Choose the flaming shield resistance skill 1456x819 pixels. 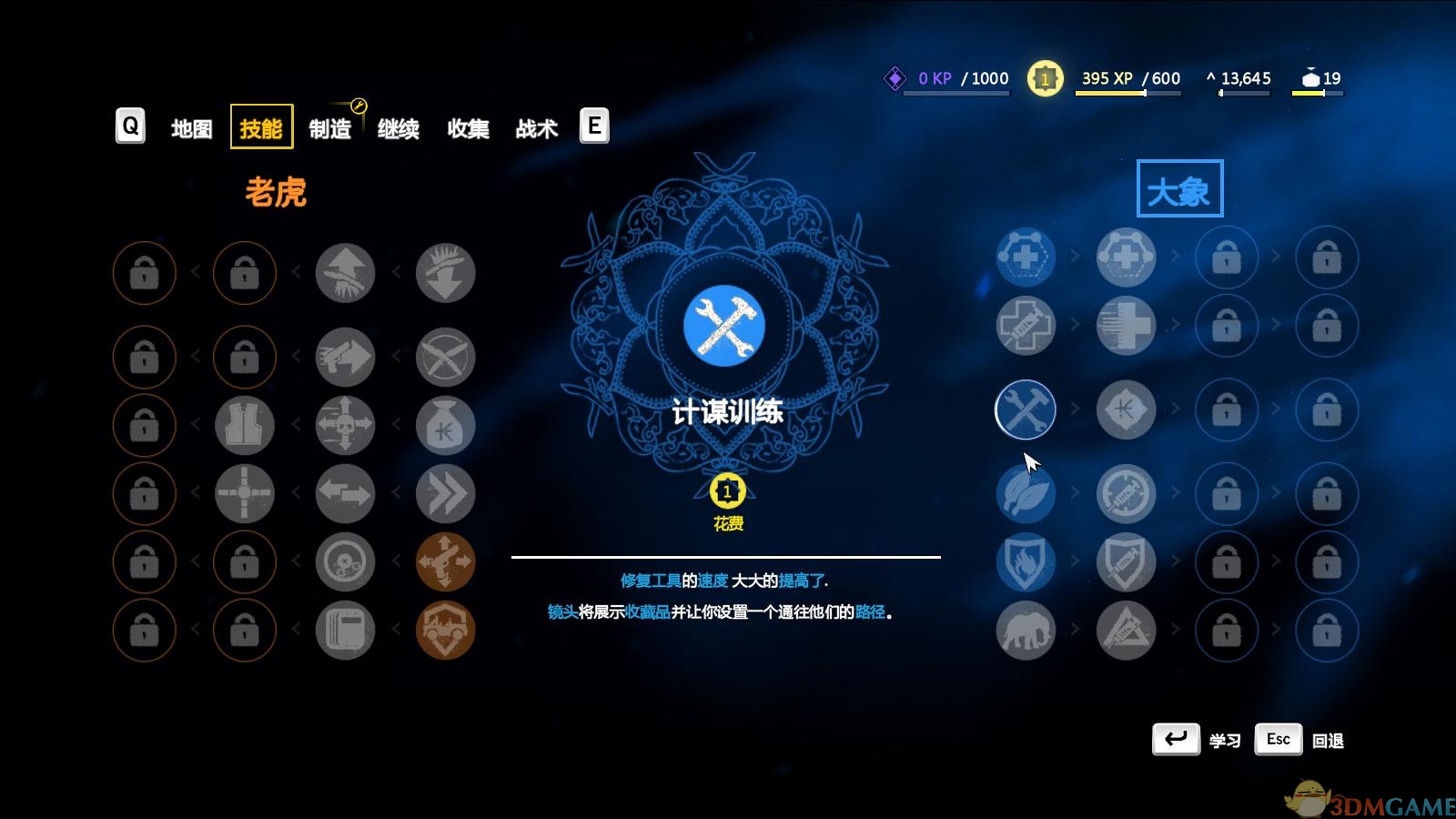point(1026,562)
